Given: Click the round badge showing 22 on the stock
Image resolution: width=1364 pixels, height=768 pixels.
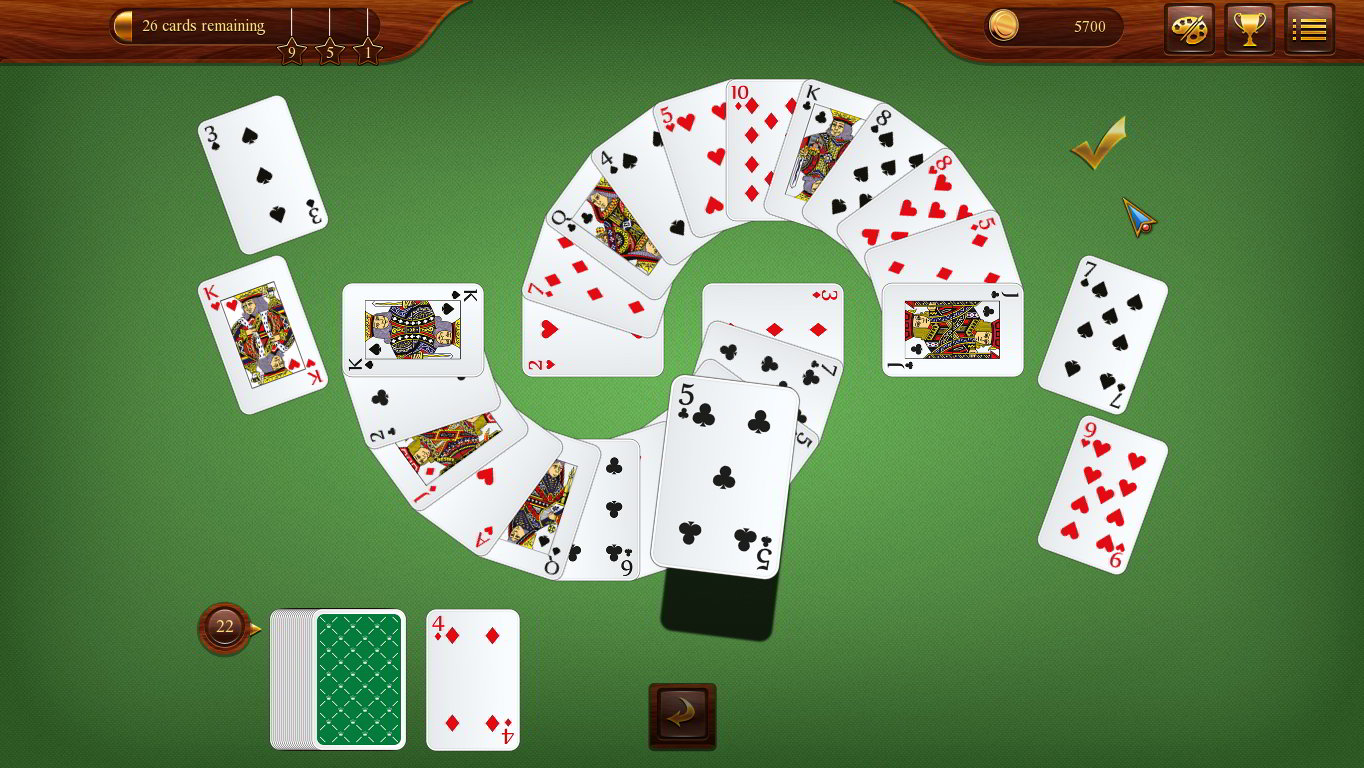Looking at the screenshot, I should 224,626.
